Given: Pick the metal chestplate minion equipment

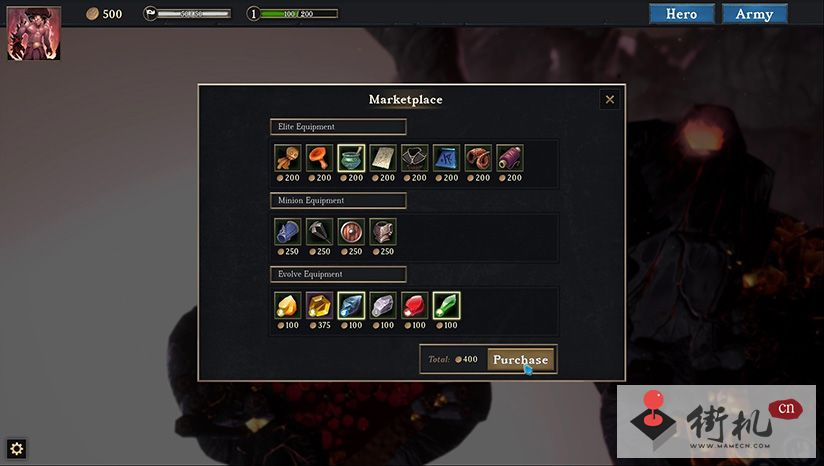Looking at the screenshot, I should [383, 232].
